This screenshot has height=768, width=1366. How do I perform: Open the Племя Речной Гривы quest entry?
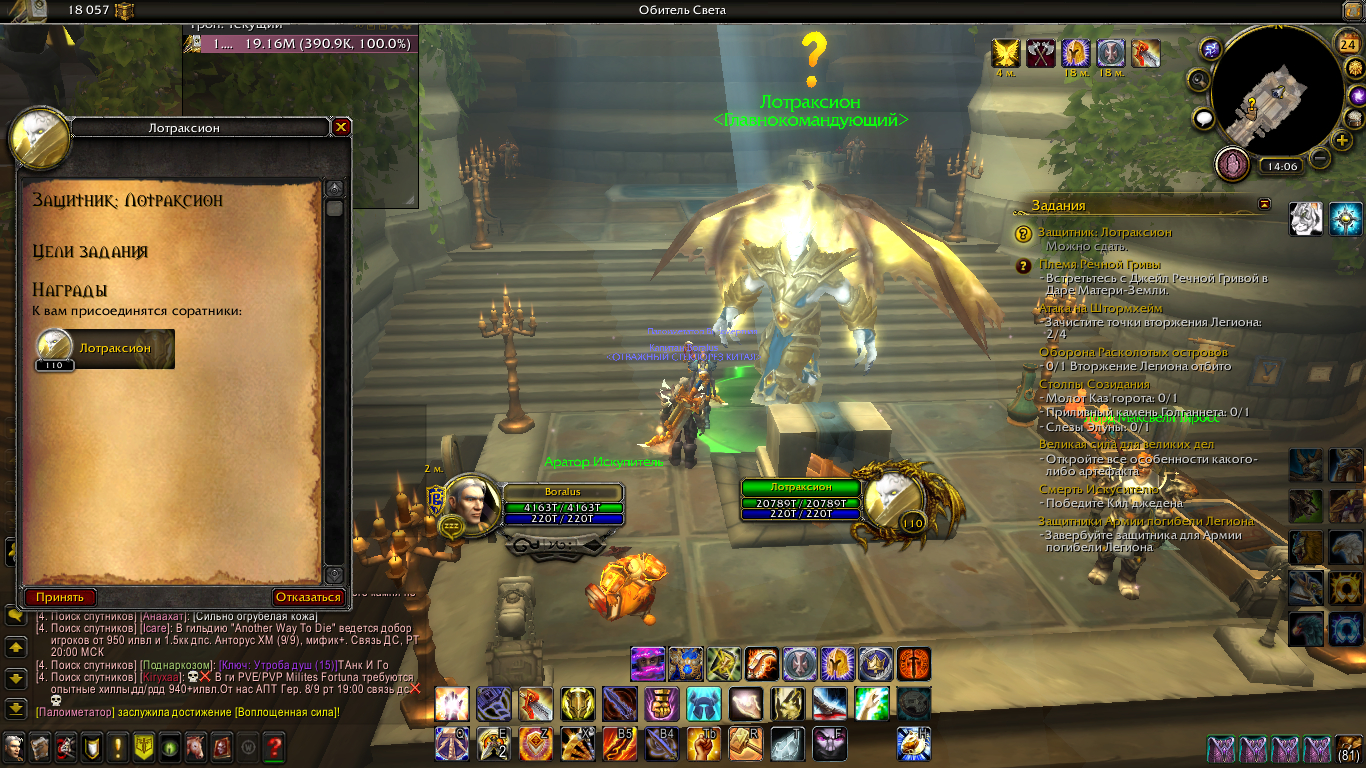click(x=1098, y=264)
